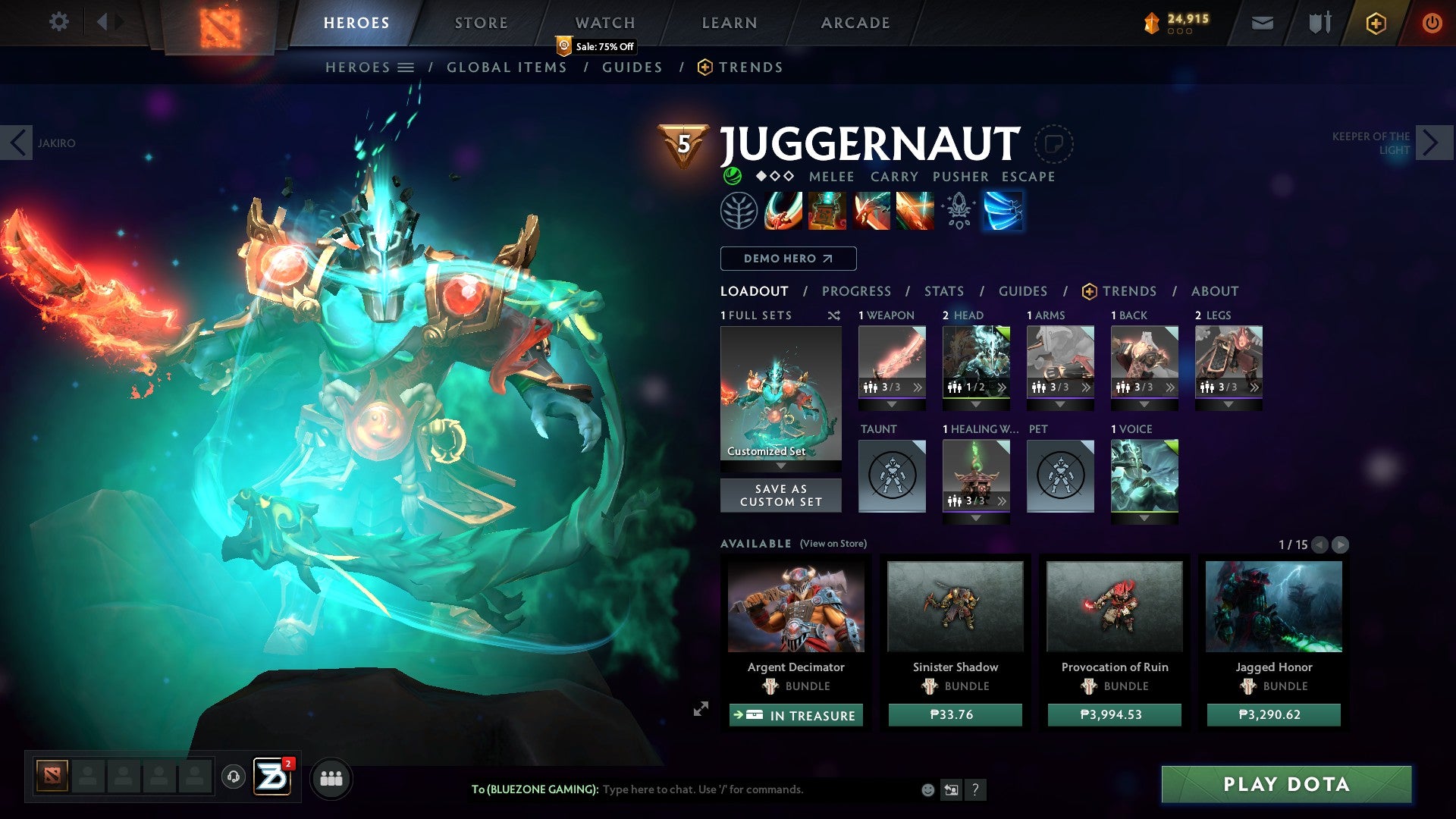Open the Heroes hamburger menu
This screenshot has height=819, width=1456.
[x=406, y=67]
